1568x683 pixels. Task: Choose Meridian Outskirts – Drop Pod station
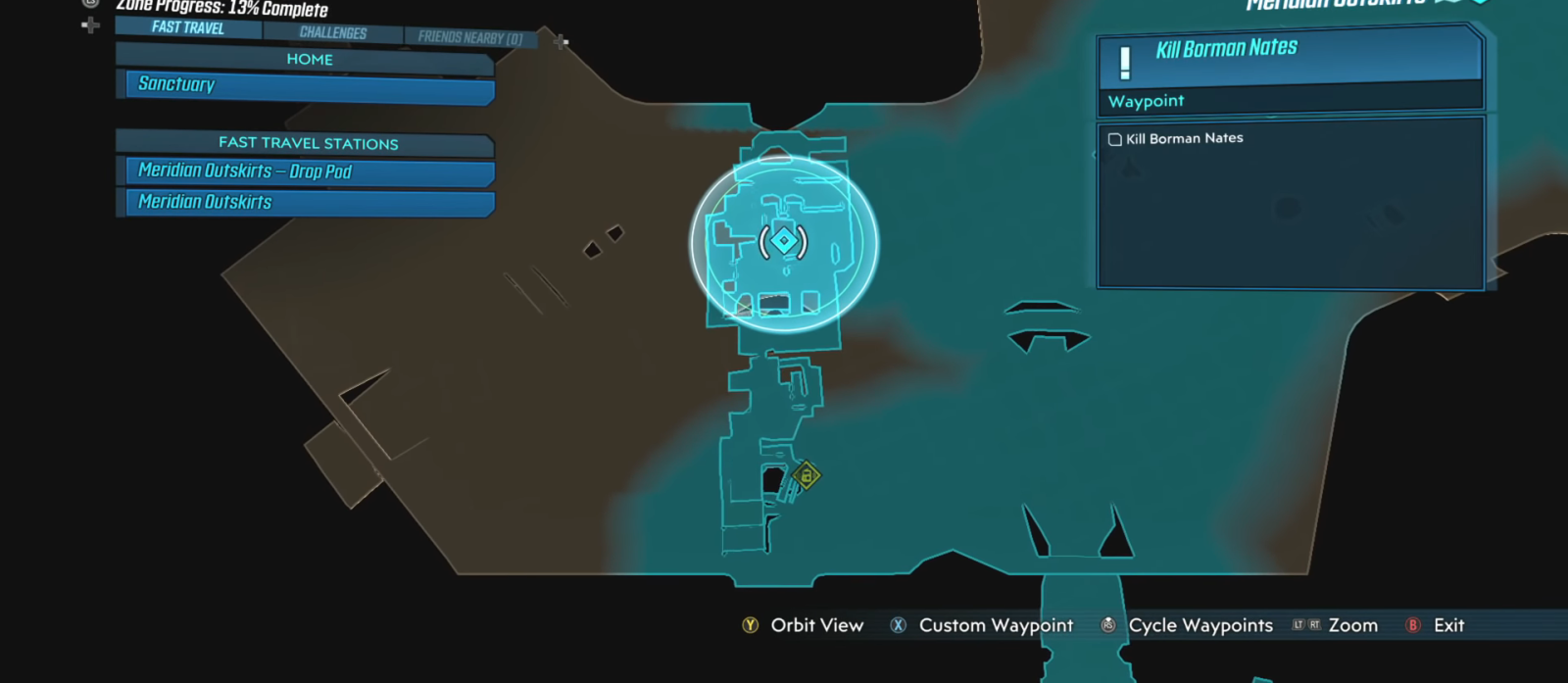[309, 171]
